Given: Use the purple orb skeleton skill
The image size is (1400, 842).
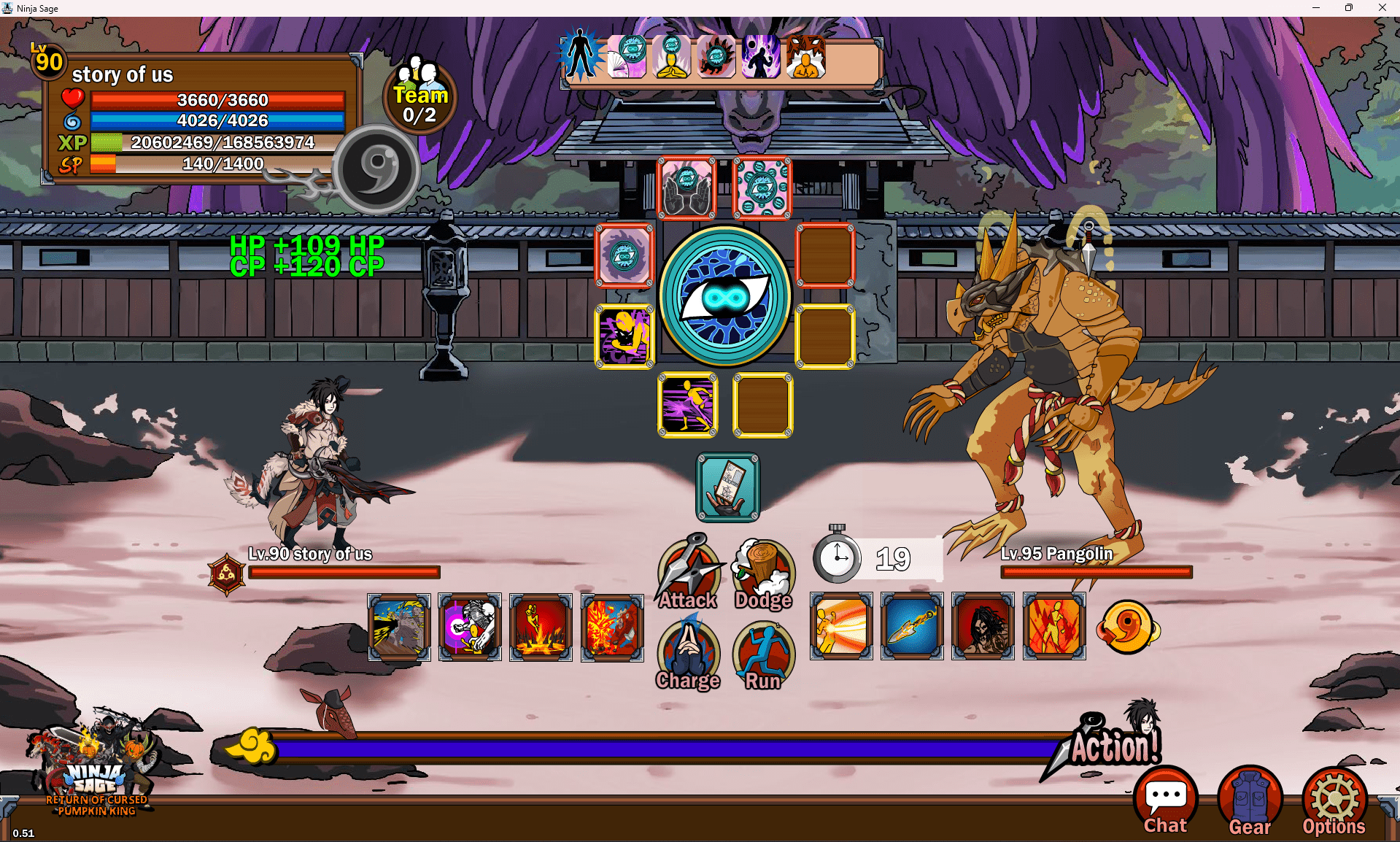Looking at the screenshot, I should [x=470, y=627].
